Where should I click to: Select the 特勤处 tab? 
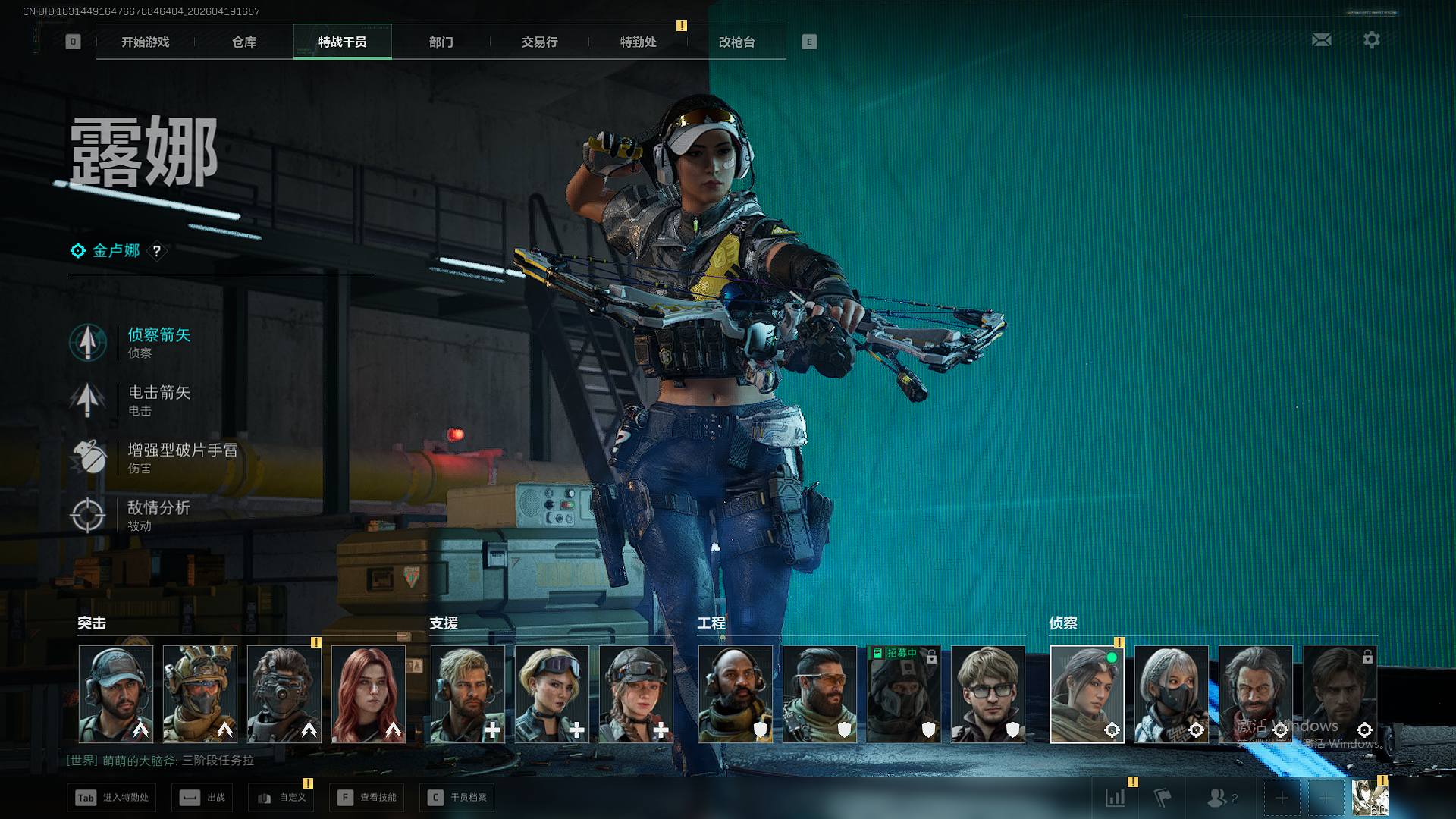[x=639, y=42]
